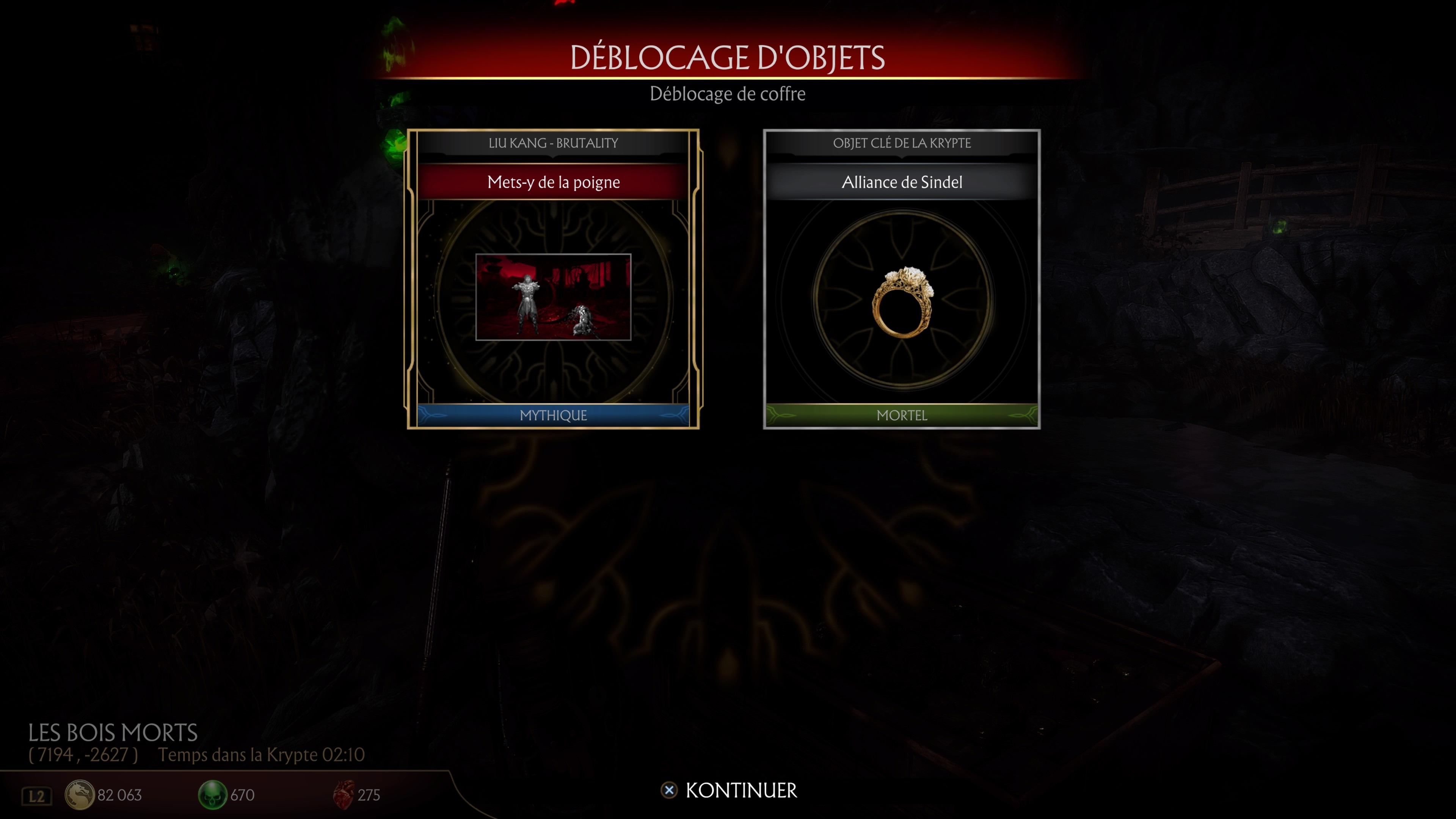Image resolution: width=1456 pixels, height=819 pixels.
Task: Click the dragon koin currency icon
Action: coord(81,795)
